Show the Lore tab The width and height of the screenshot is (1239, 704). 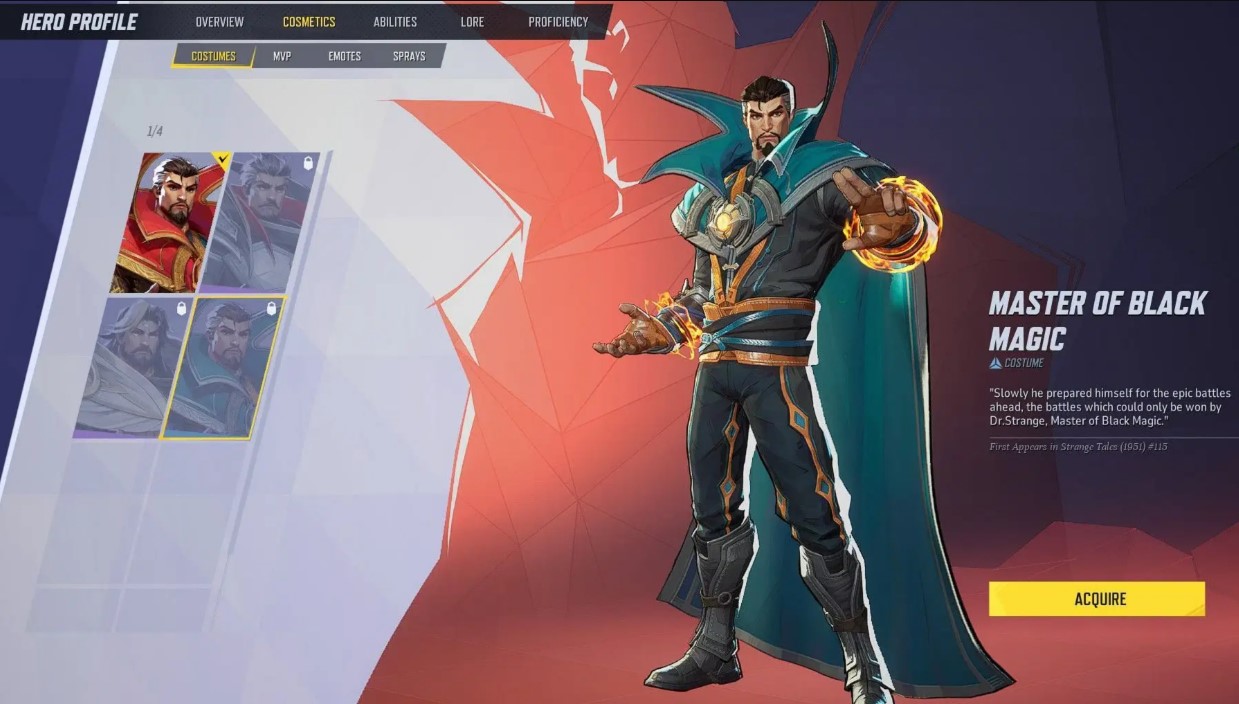click(472, 22)
